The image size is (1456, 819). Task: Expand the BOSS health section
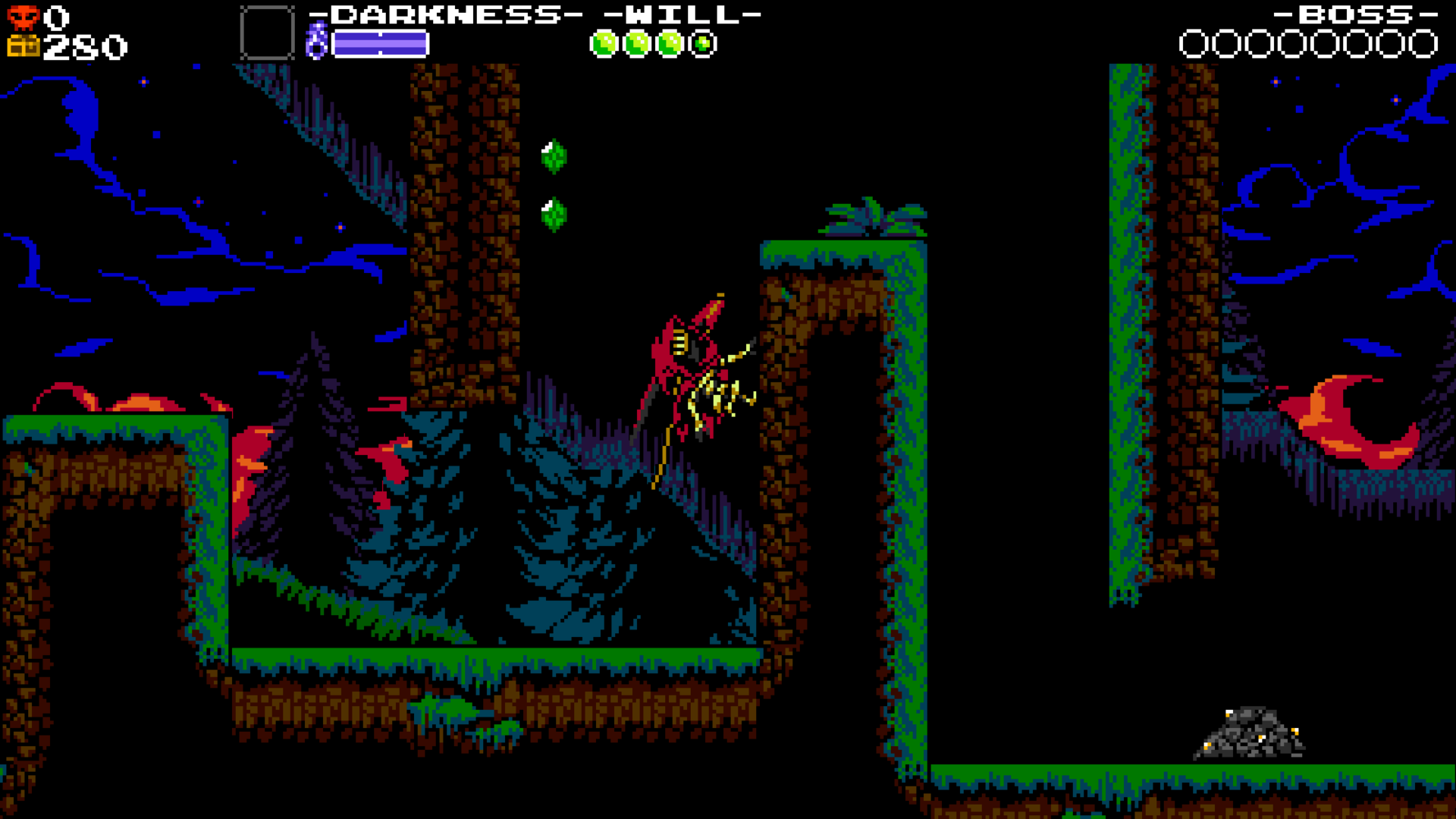(x=1355, y=14)
